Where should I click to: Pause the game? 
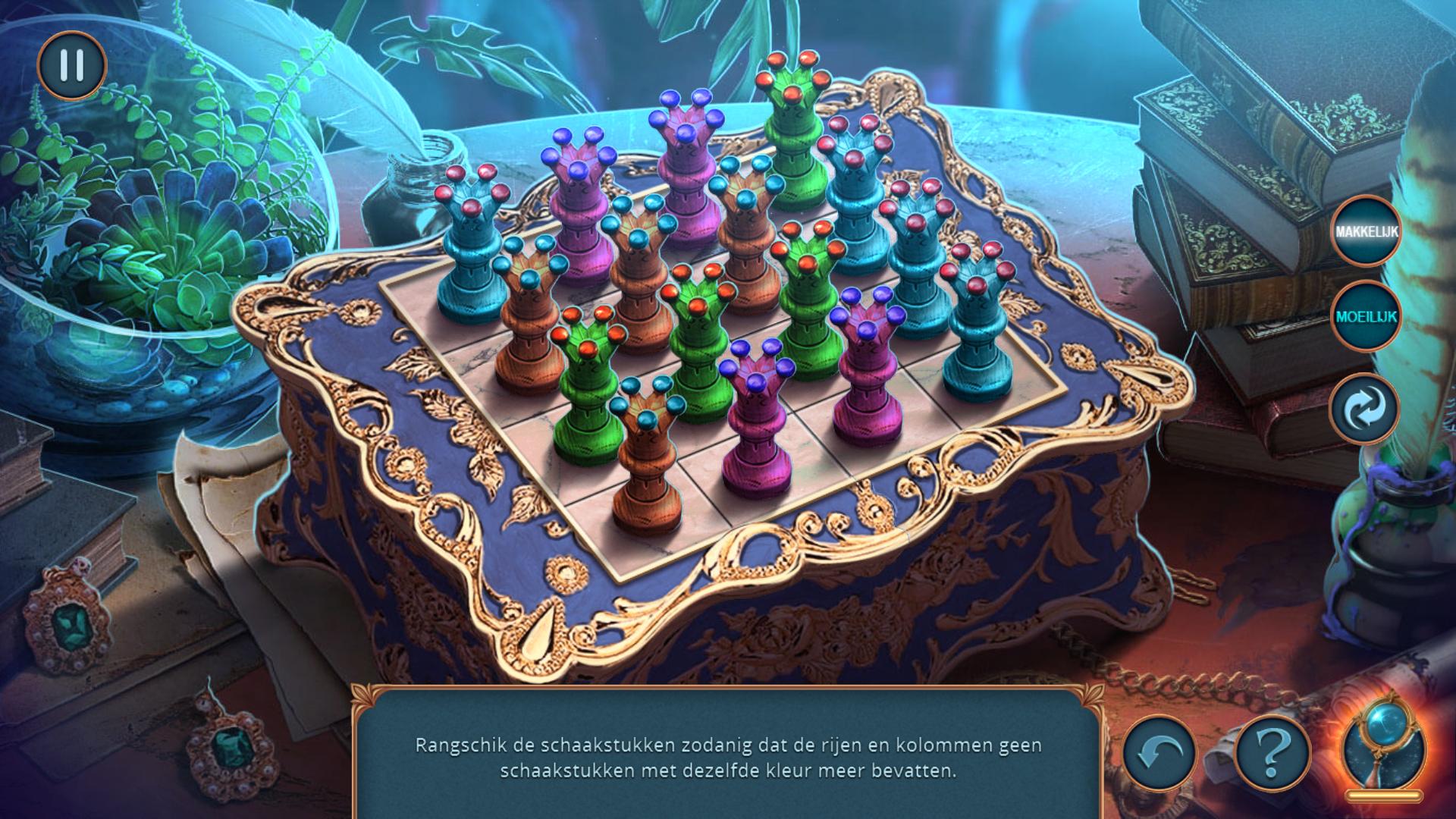coord(71,65)
